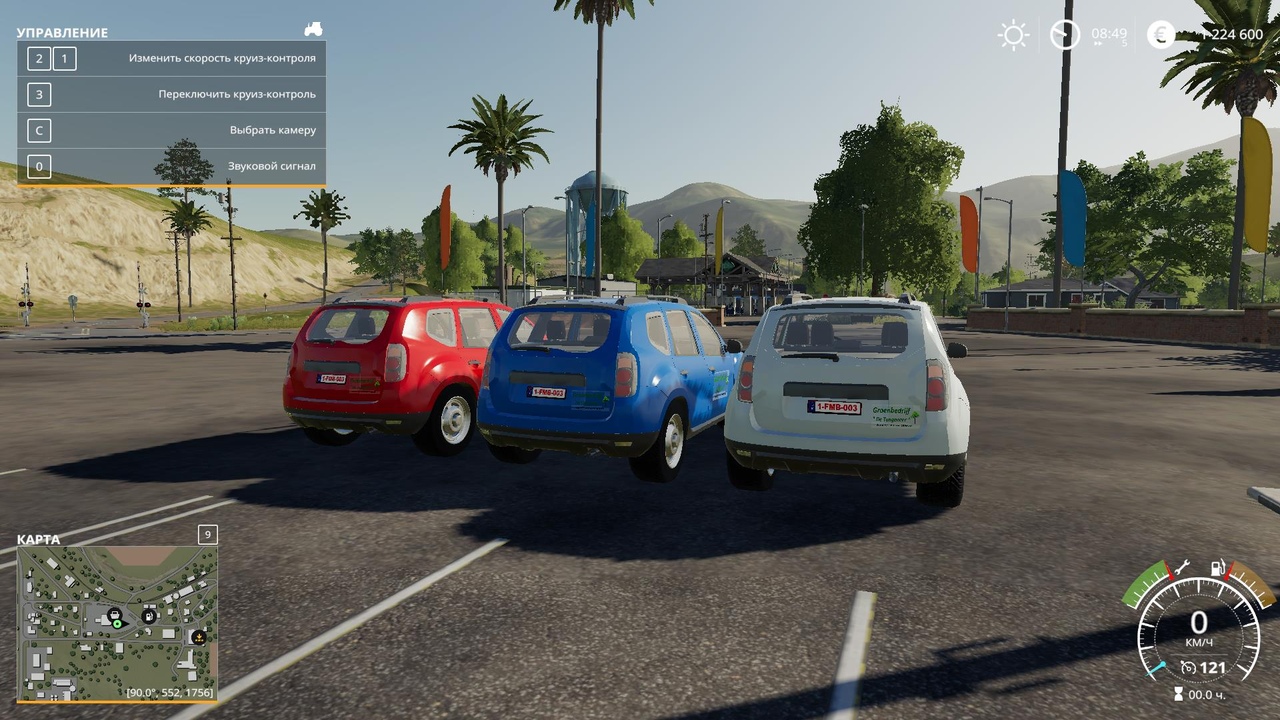This screenshot has width=1280, height=720.
Task: Click the tractor icon above the controls panel
Action: 313,30
